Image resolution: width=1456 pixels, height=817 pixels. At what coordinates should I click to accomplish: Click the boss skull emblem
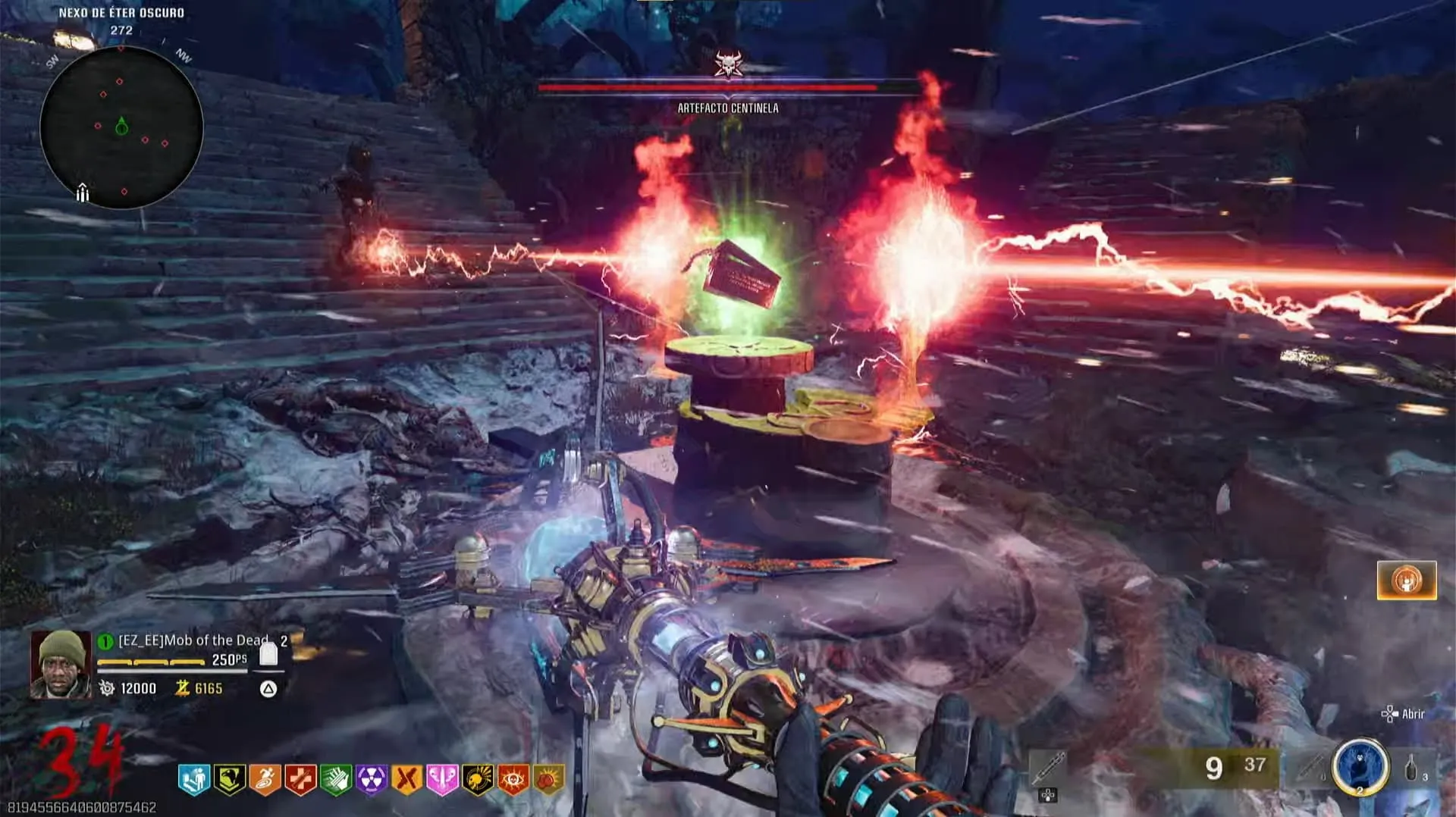[x=728, y=64]
